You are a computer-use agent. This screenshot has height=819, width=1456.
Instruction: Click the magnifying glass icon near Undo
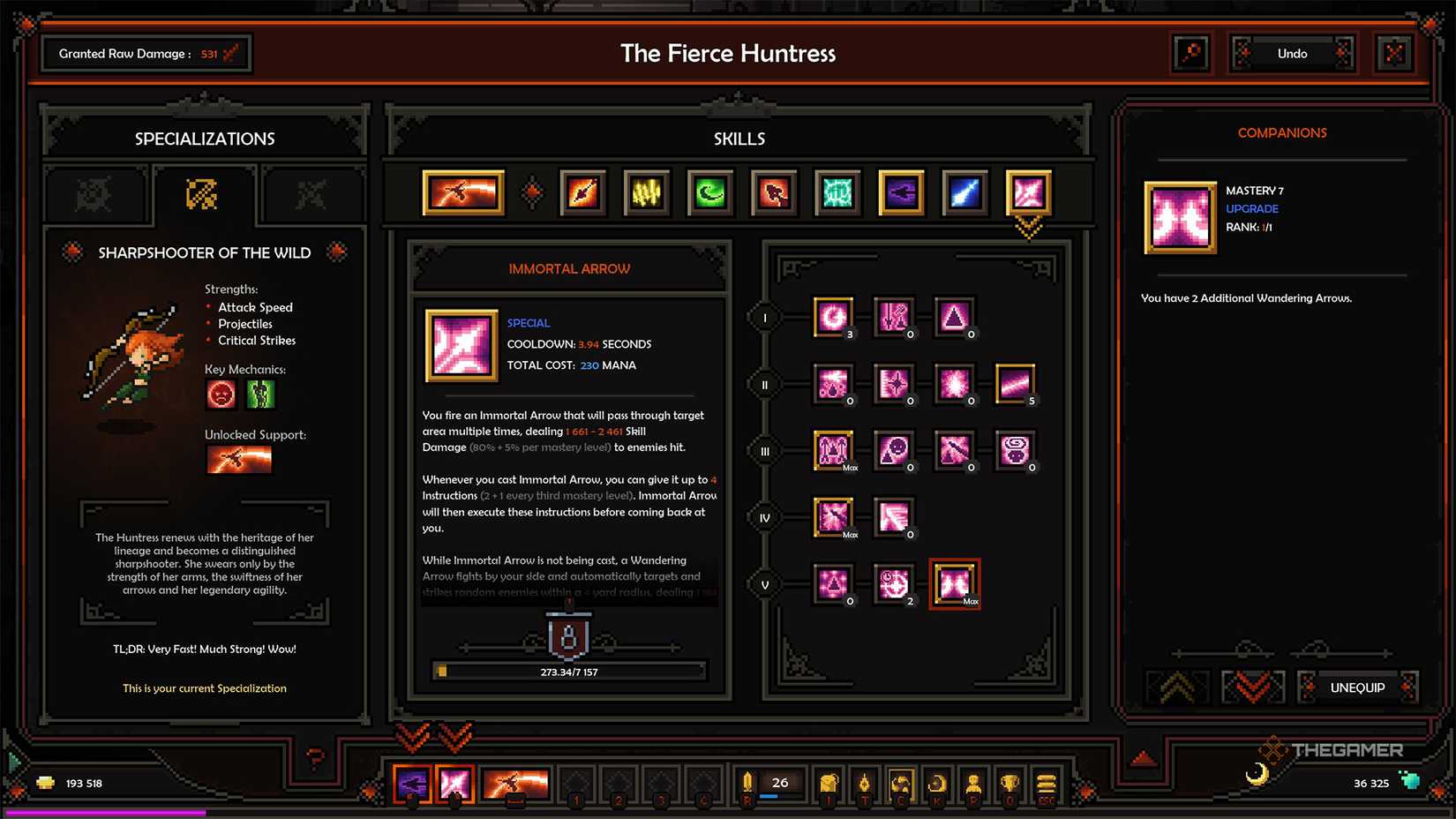(1191, 53)
